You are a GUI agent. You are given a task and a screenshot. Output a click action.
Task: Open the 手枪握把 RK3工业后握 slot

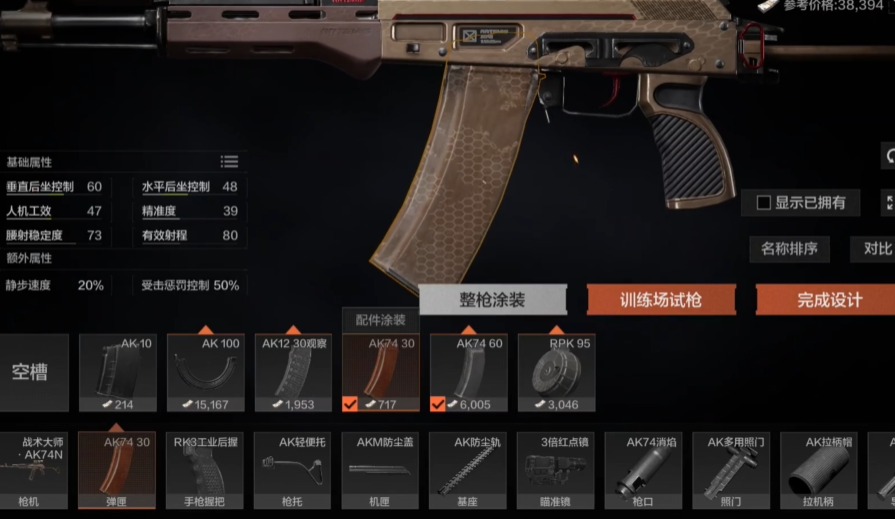(x=205, y=470)
